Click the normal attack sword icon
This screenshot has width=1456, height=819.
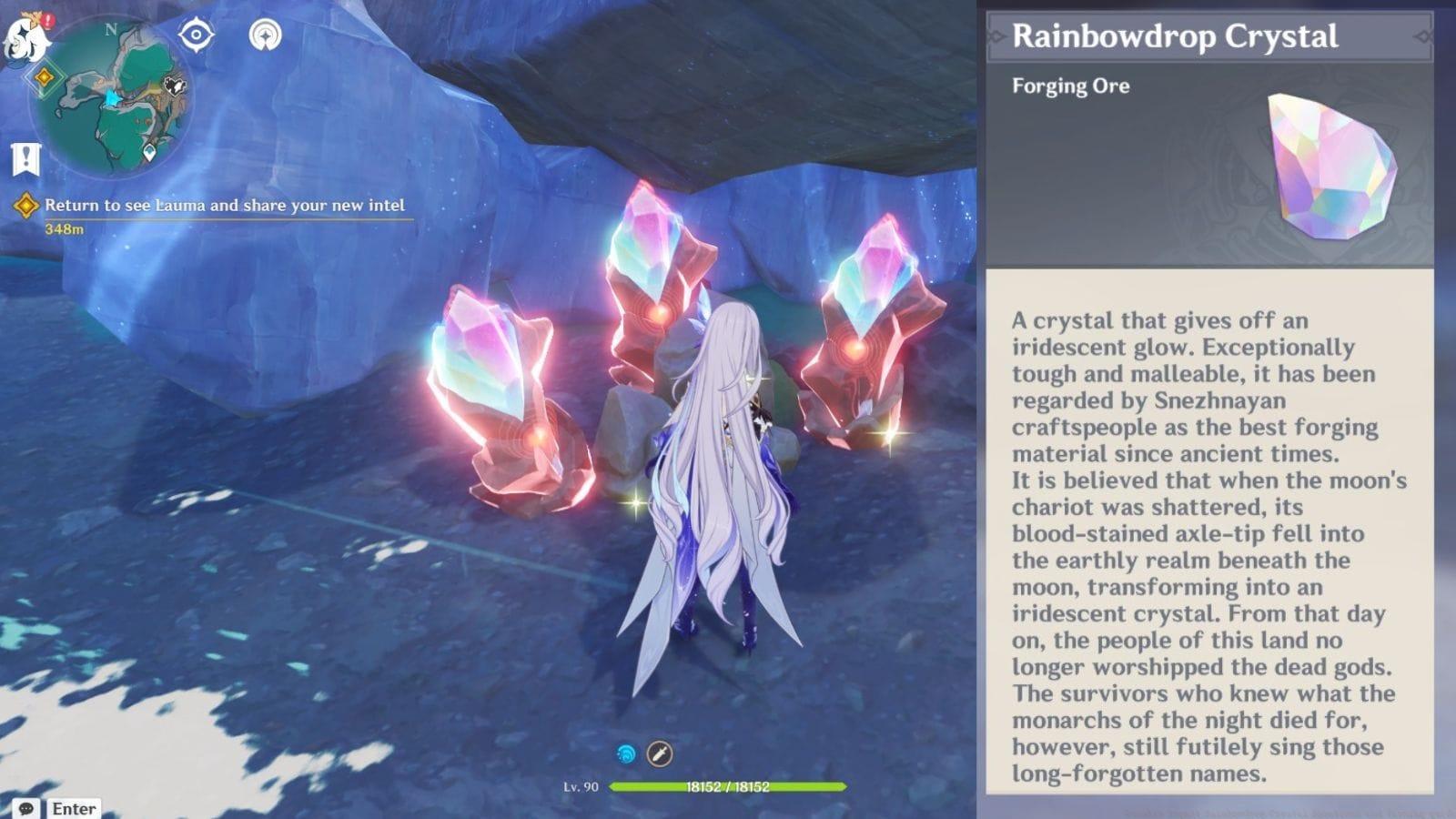pos(661,753)
